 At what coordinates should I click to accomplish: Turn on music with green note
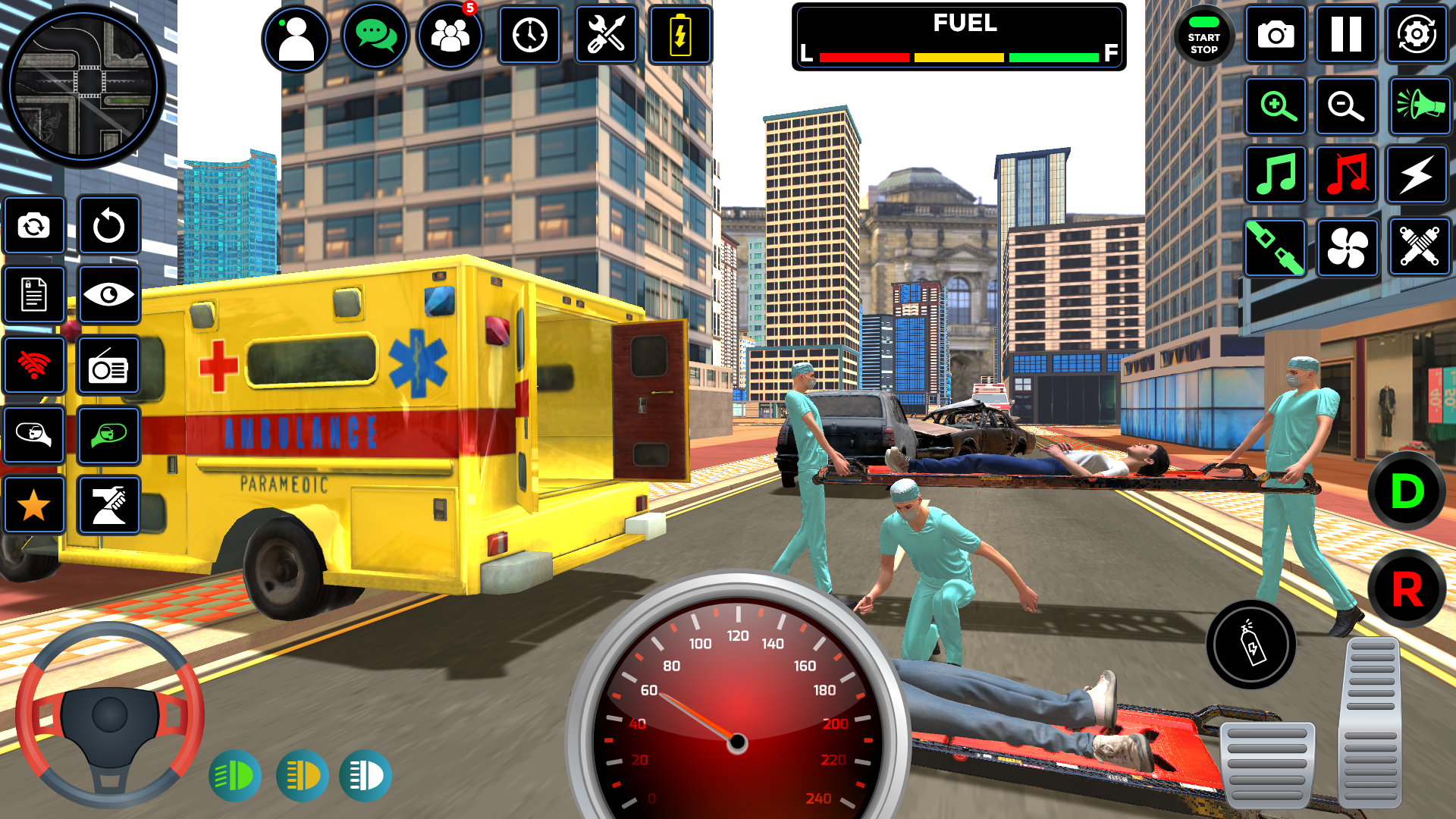tap(1276, 175)
